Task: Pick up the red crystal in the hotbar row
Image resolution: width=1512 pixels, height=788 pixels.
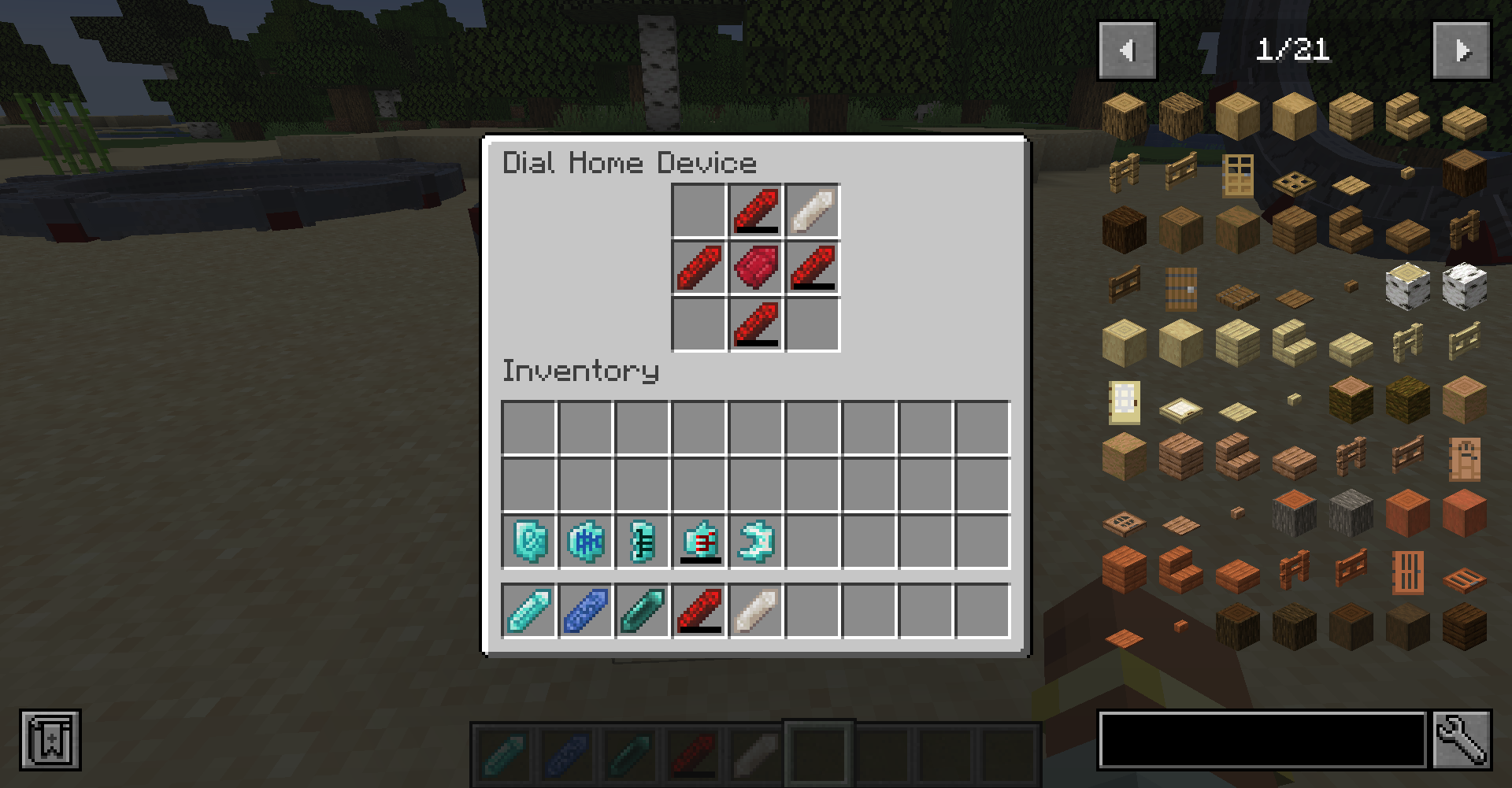Action: [699, 611]
